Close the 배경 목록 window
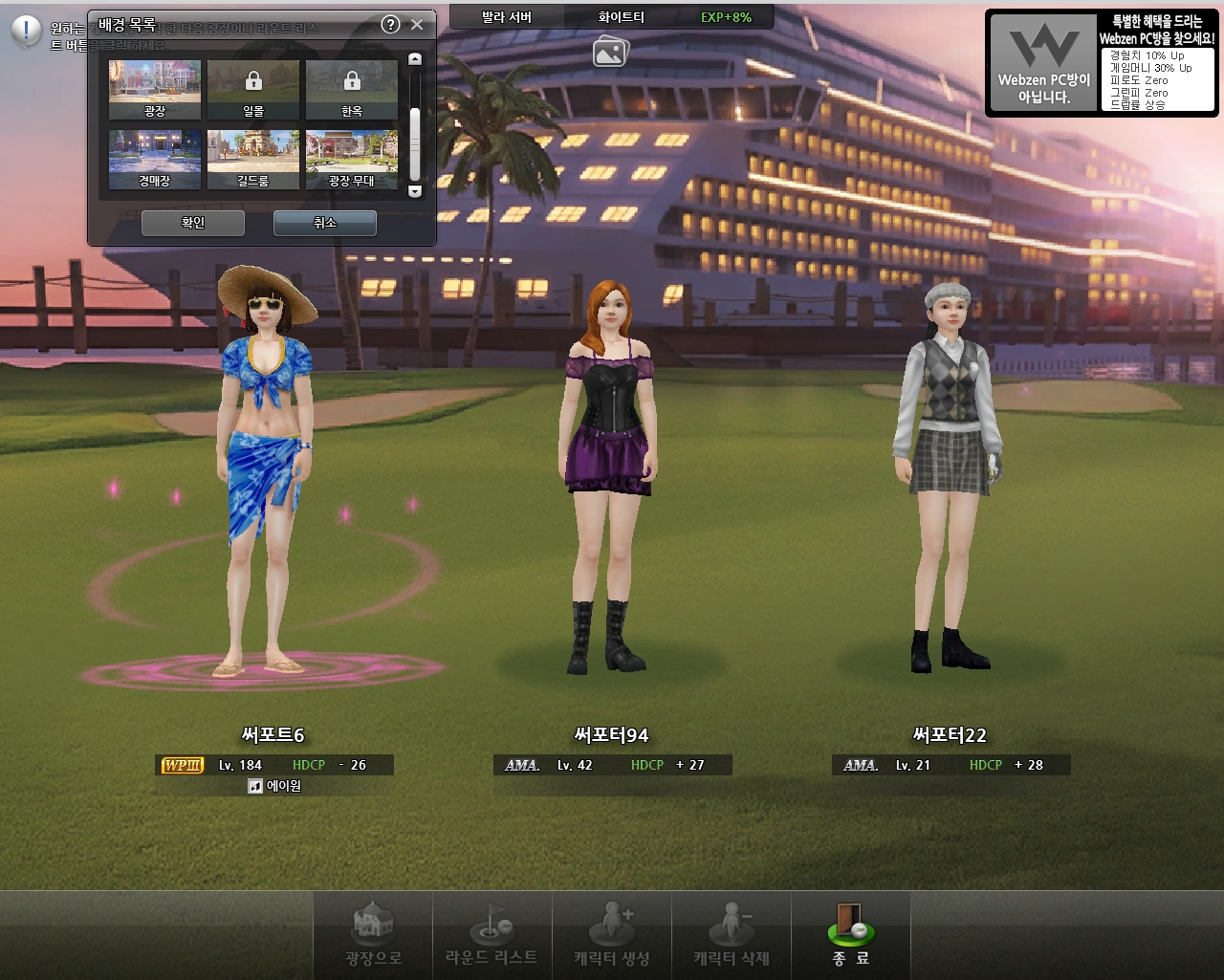This screenshot has height=980, width=1224. point(417,25)
